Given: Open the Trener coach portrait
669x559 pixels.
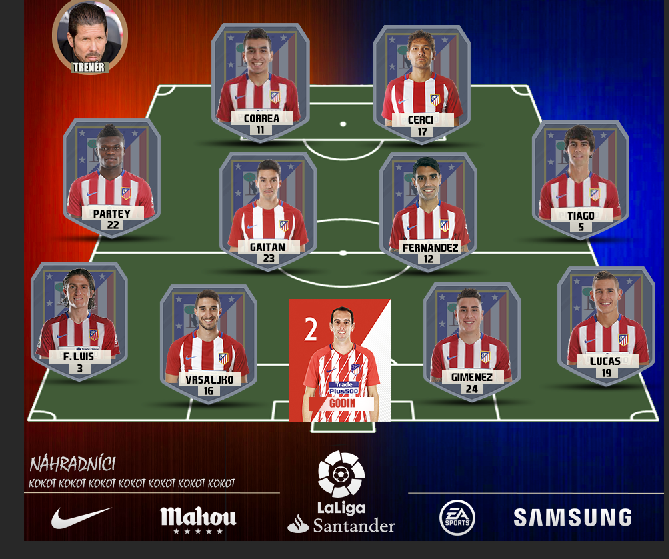Looking at the screenshot, I should click(89, 37).
